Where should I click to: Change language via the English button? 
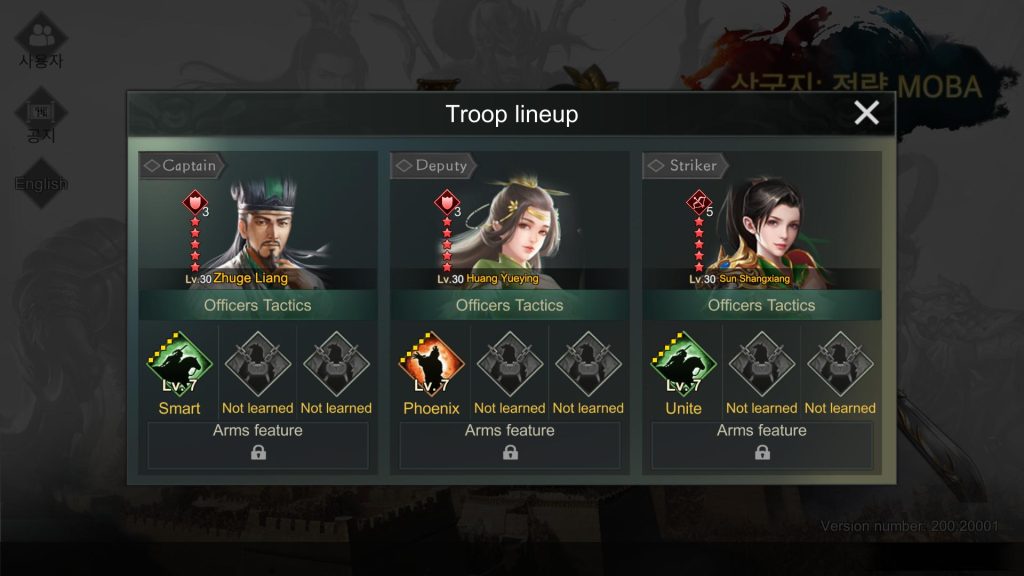(41, 183)
